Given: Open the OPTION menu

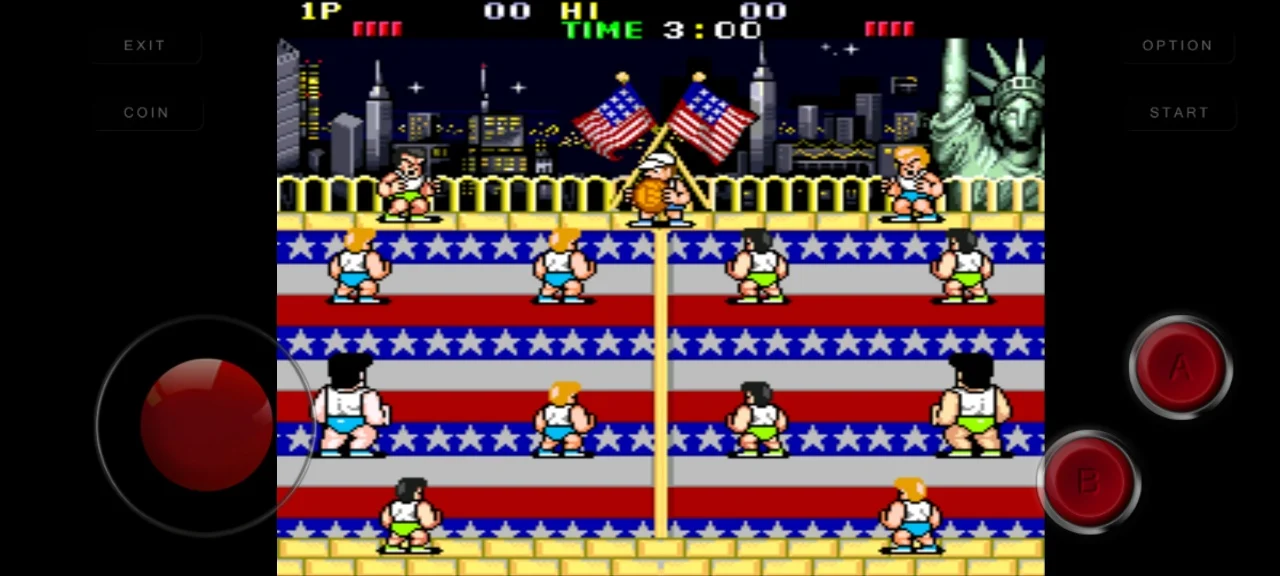Looking at the screenshot, I should tap(1177, 46).
